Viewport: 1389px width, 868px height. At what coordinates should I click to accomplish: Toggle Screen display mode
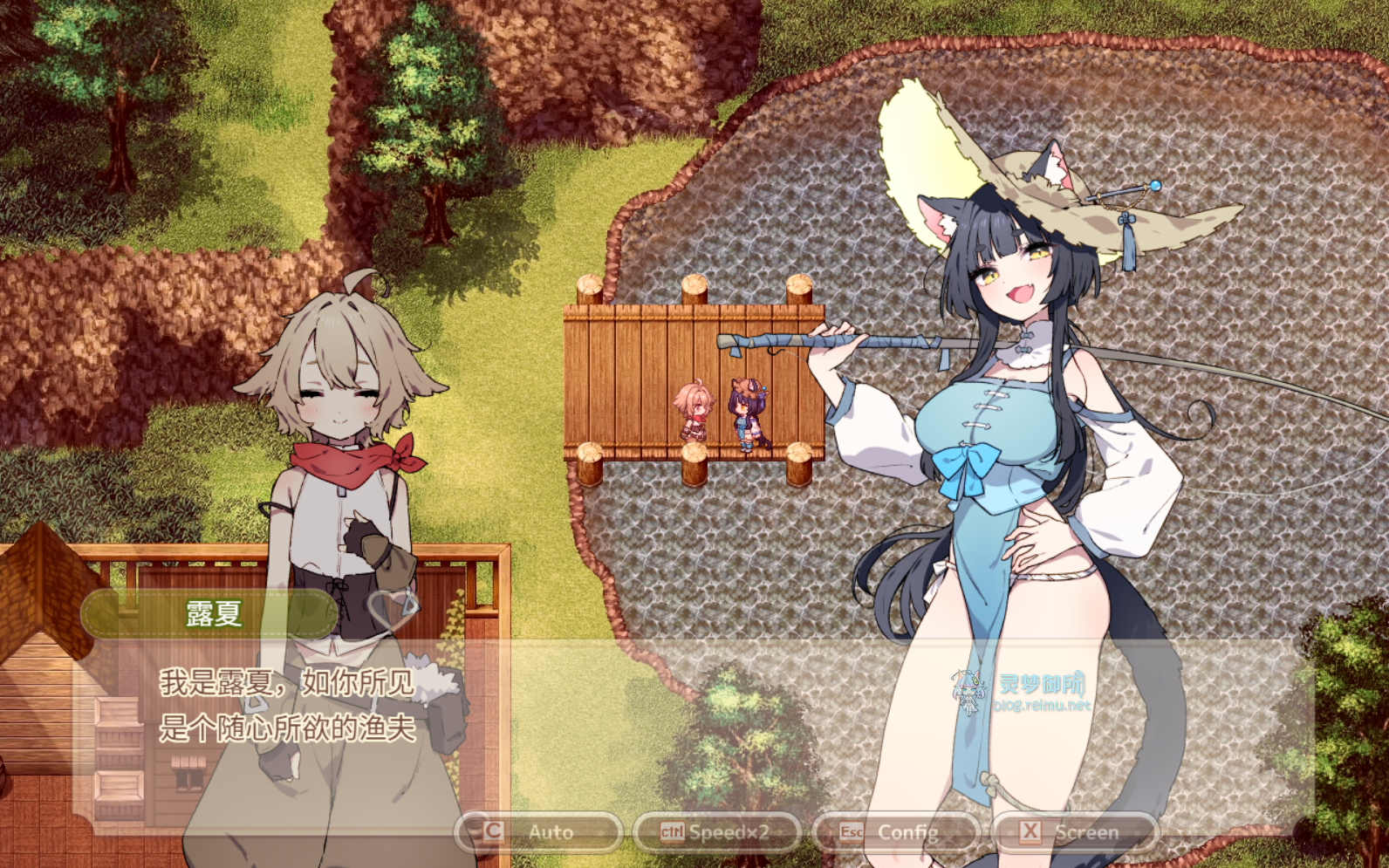coord(1085,831)
